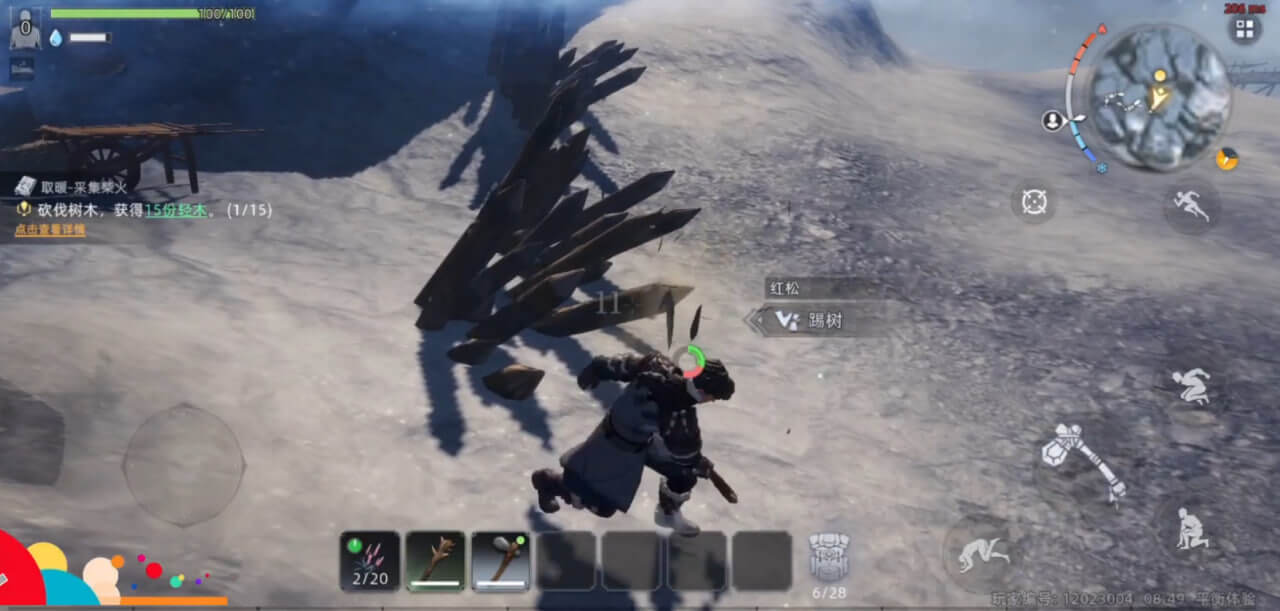Click the orange 点击查看详情 quest details link
1280x611 pixels.
(50, 230)
